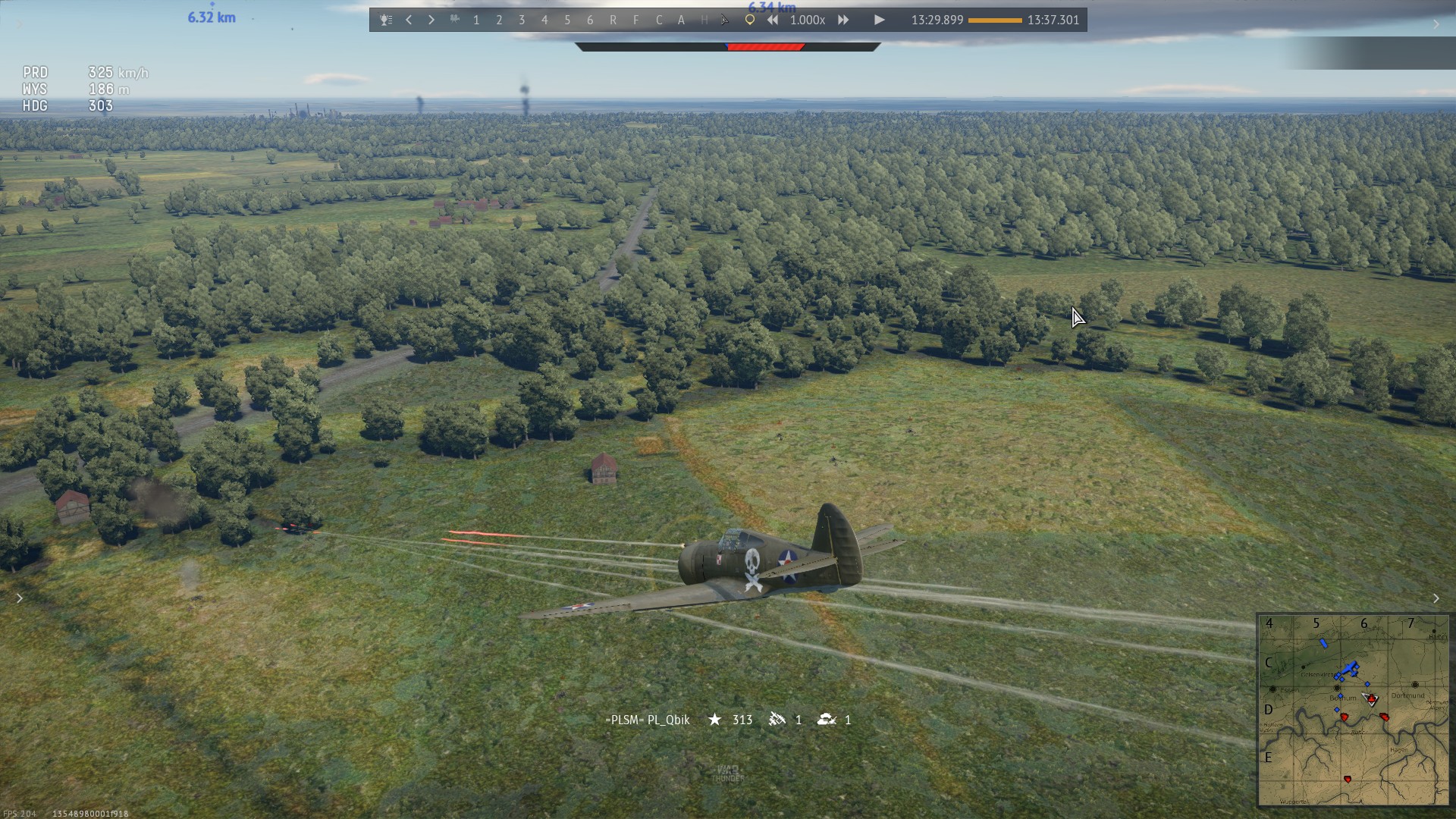Viewport: 1456px width, 819px height.
Task: Toggle the mouse cursor icon in replay bar
Action: 726,20
